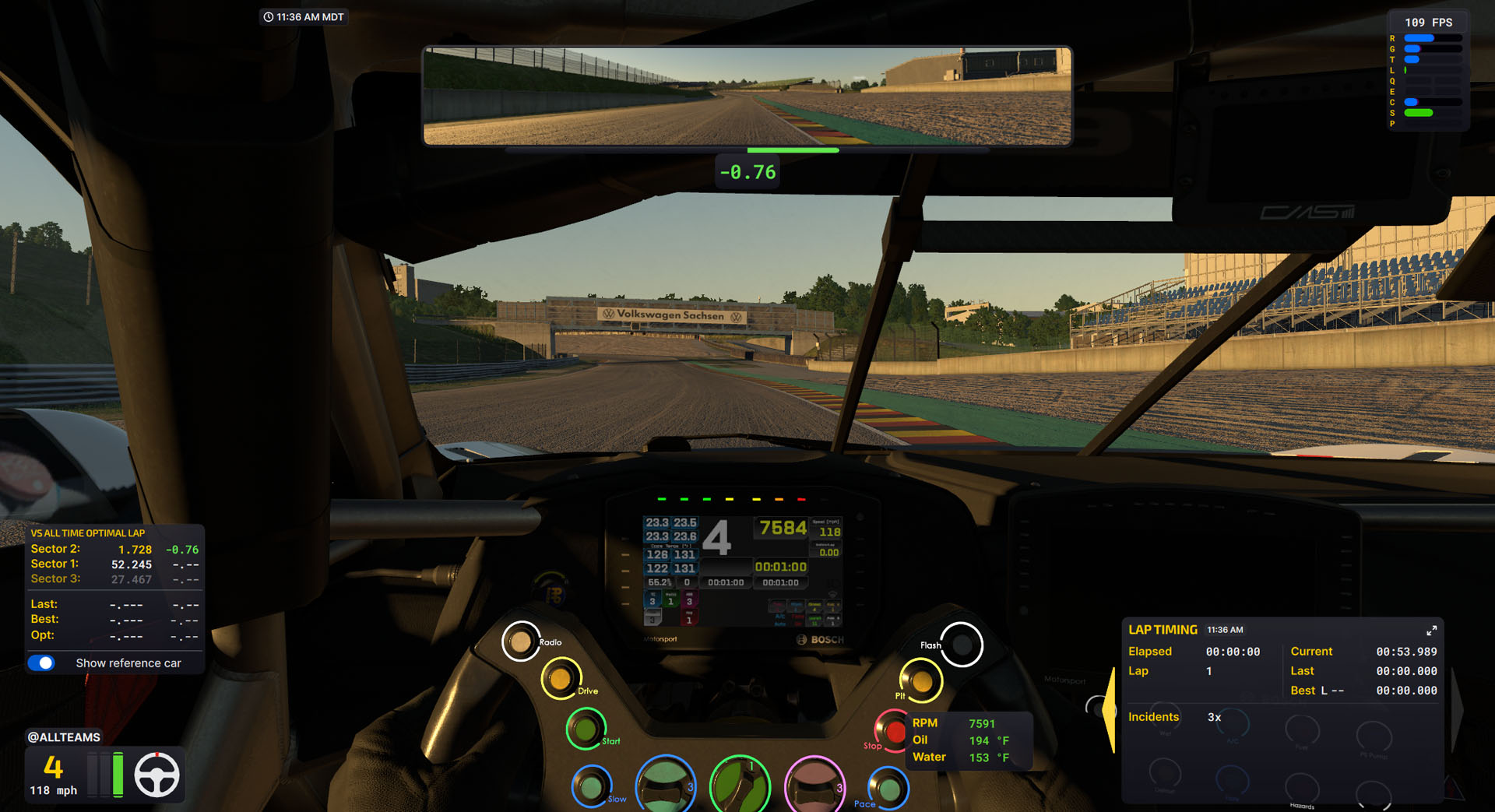Screen dimensions: 1495x812
Task: Go to next panel with grey right arrow
Action: point(1457,709)
